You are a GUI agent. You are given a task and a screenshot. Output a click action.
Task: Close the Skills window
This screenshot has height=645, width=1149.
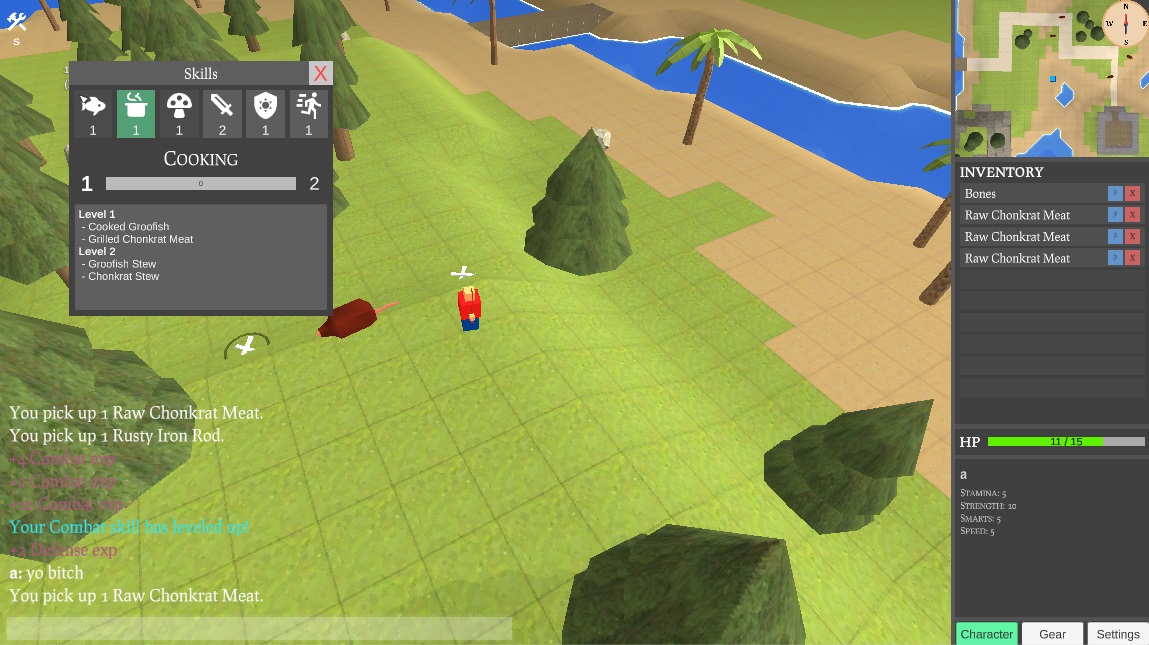pyautogui.click(x=320, y=73)
